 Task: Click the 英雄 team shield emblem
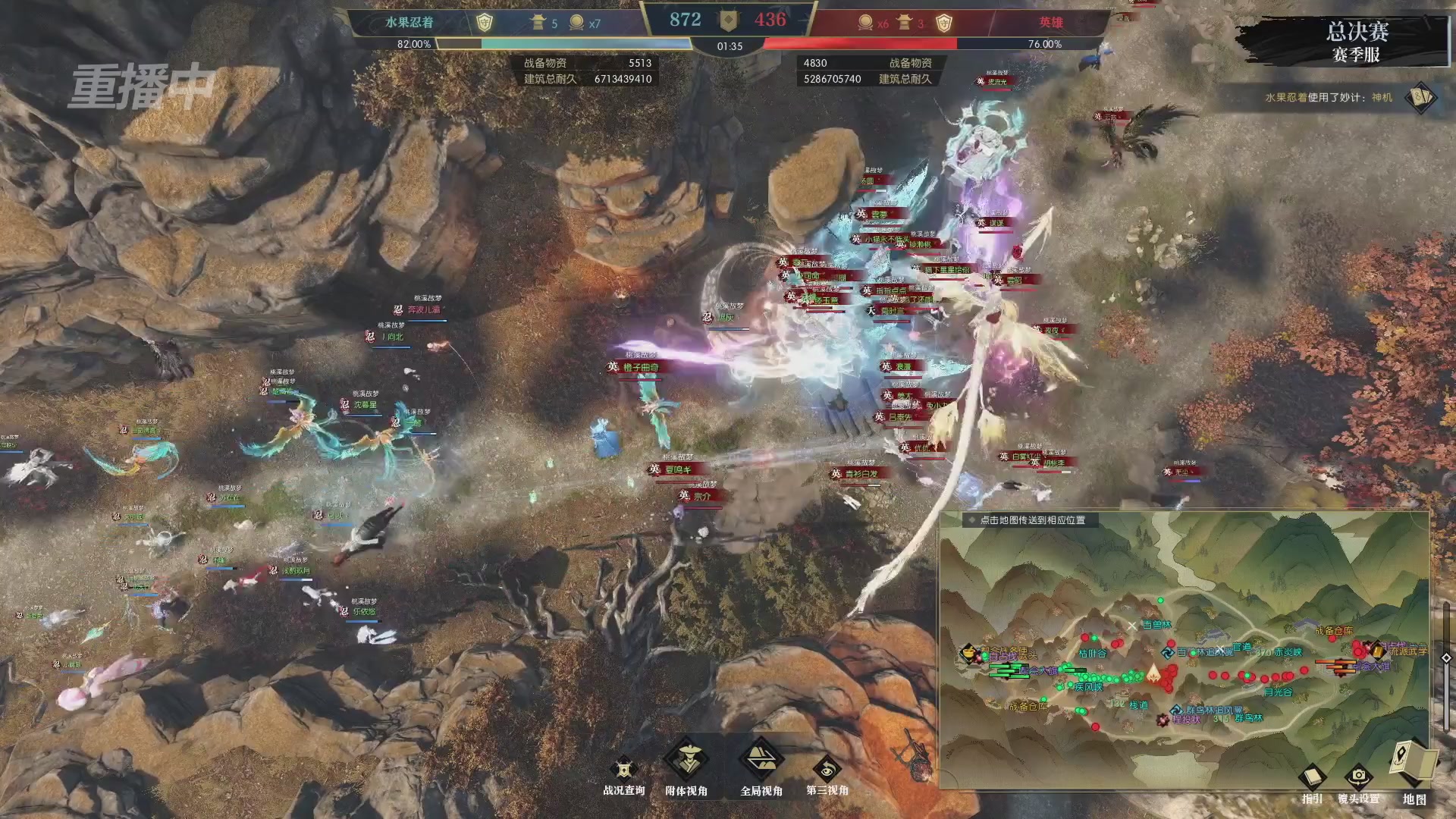pyautogui.click(x=943, y=23)
